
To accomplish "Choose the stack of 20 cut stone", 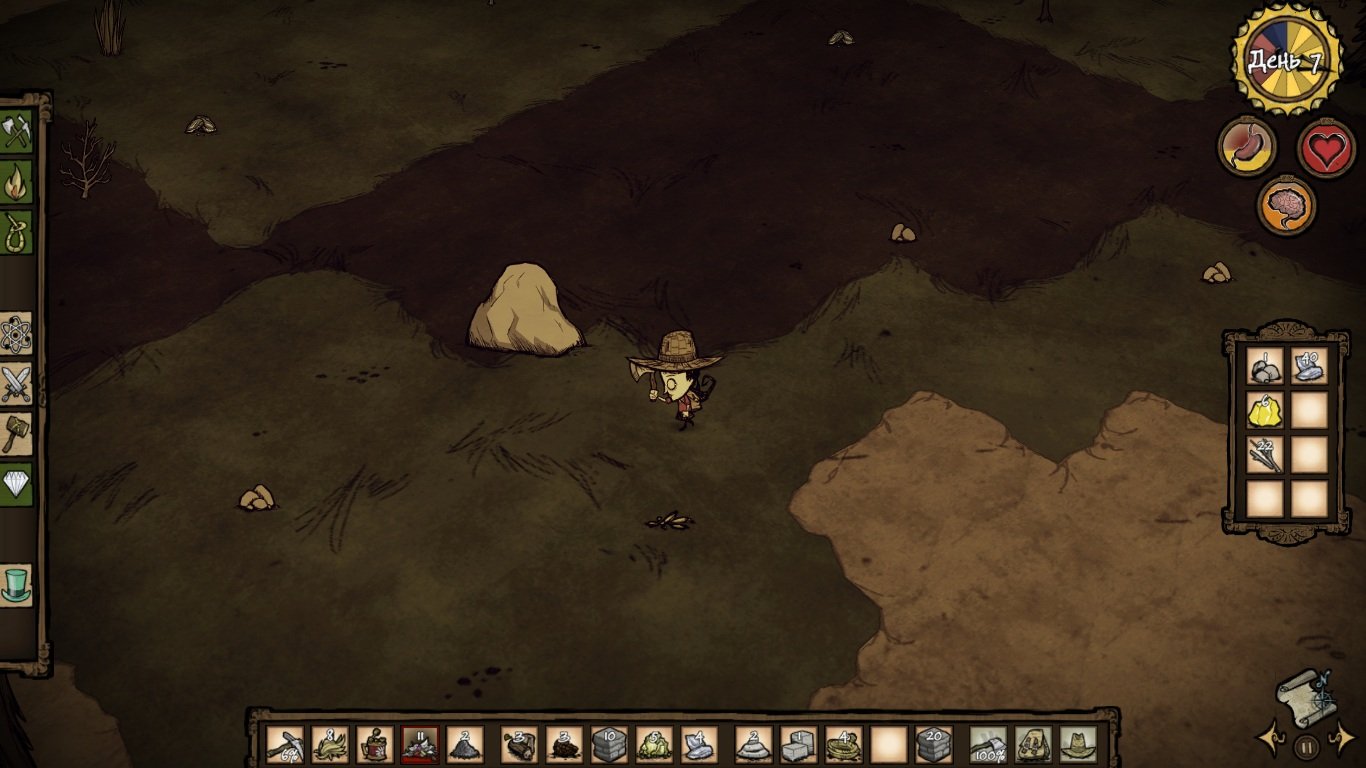I will (x=934, y=744).
